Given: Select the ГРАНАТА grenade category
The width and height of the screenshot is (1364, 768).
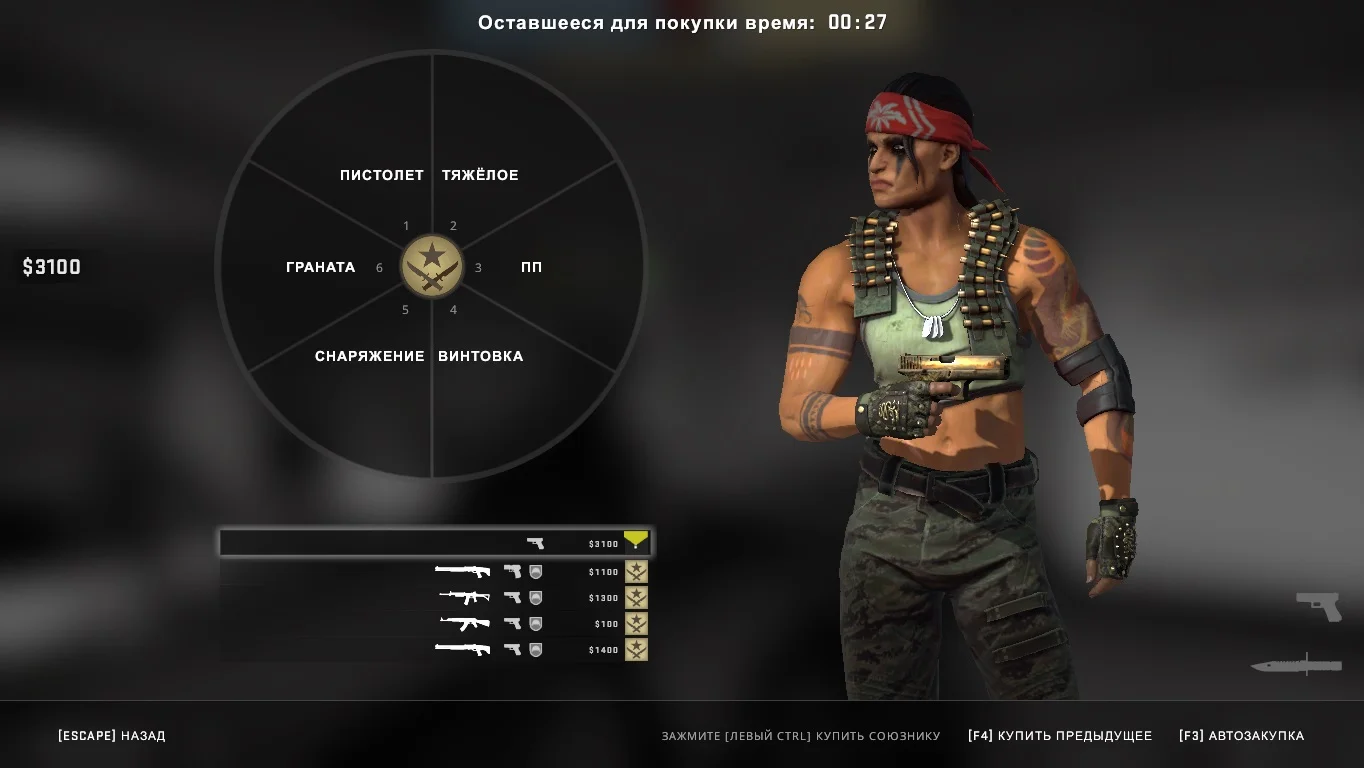Looking at the screenshot, I should [320, 267].
